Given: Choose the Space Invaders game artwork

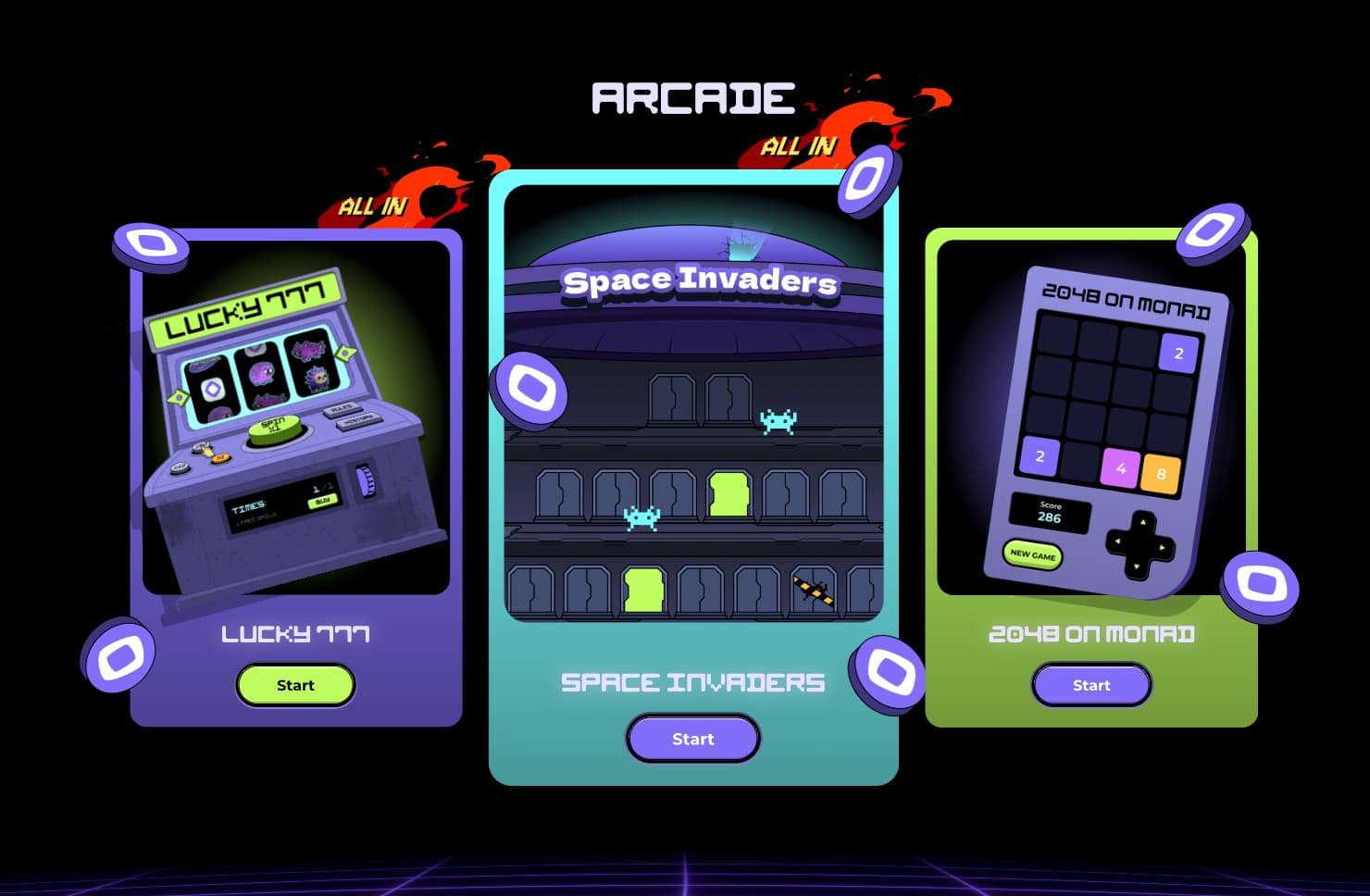Looking at the screenshot, I should tap(692, 407).
